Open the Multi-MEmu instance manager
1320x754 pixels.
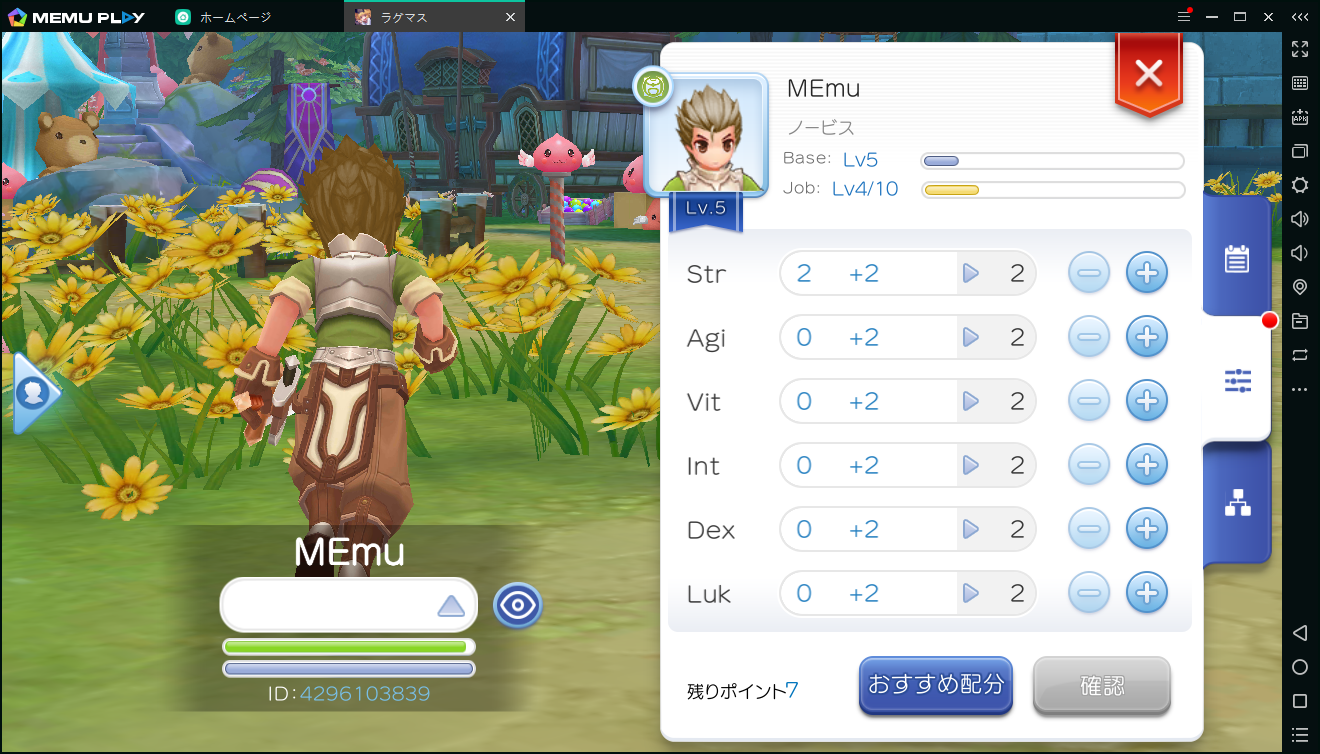pos(1300,151)
